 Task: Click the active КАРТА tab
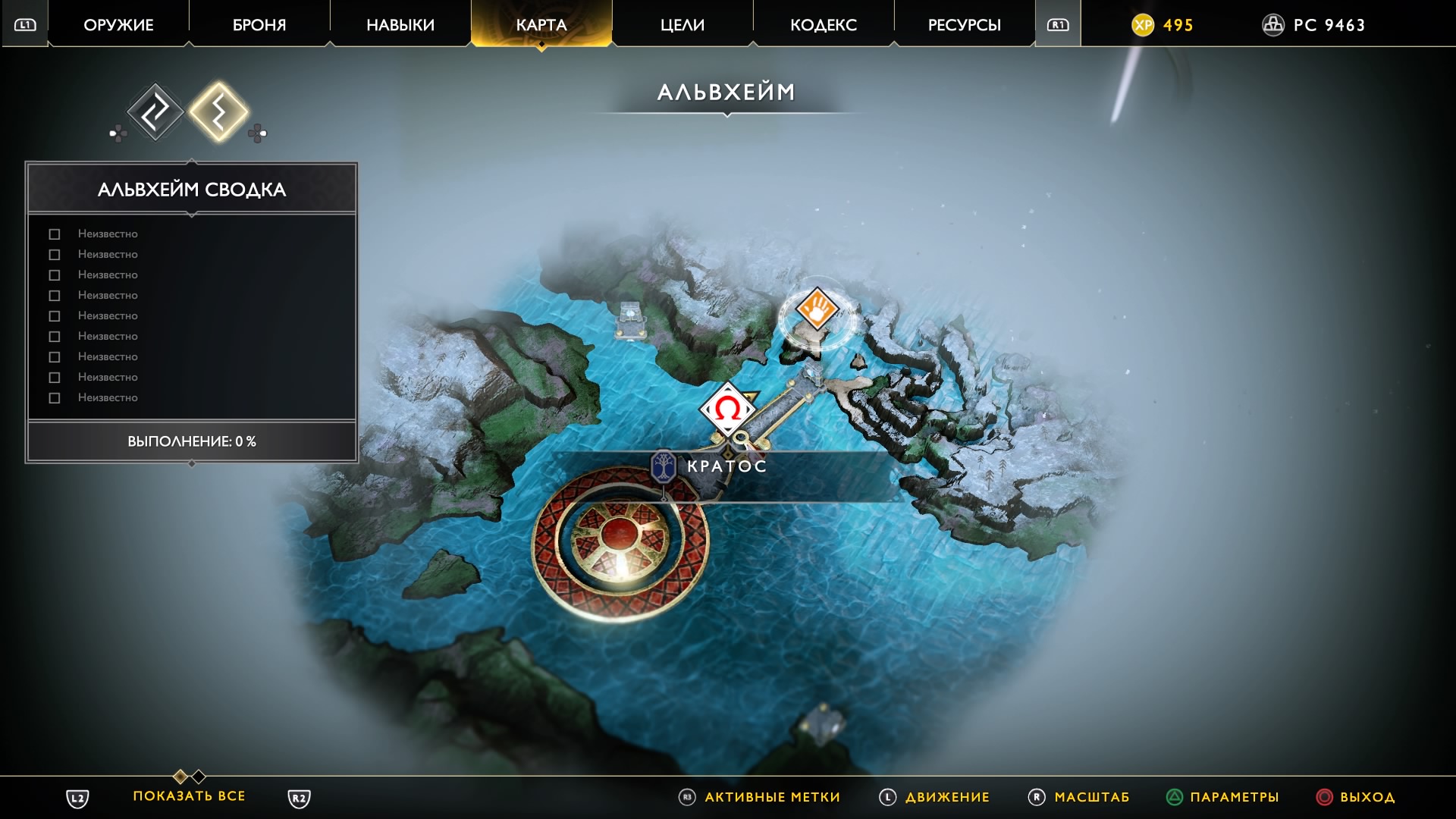tap(541, 25)
